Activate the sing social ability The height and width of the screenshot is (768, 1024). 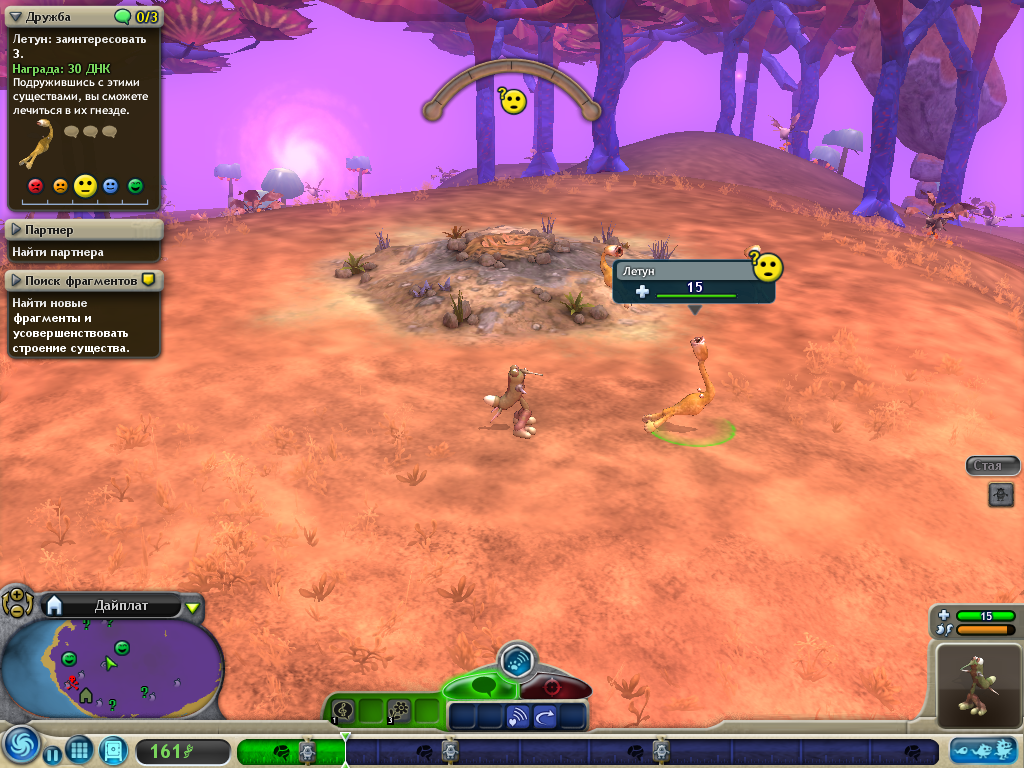(343, 711)
